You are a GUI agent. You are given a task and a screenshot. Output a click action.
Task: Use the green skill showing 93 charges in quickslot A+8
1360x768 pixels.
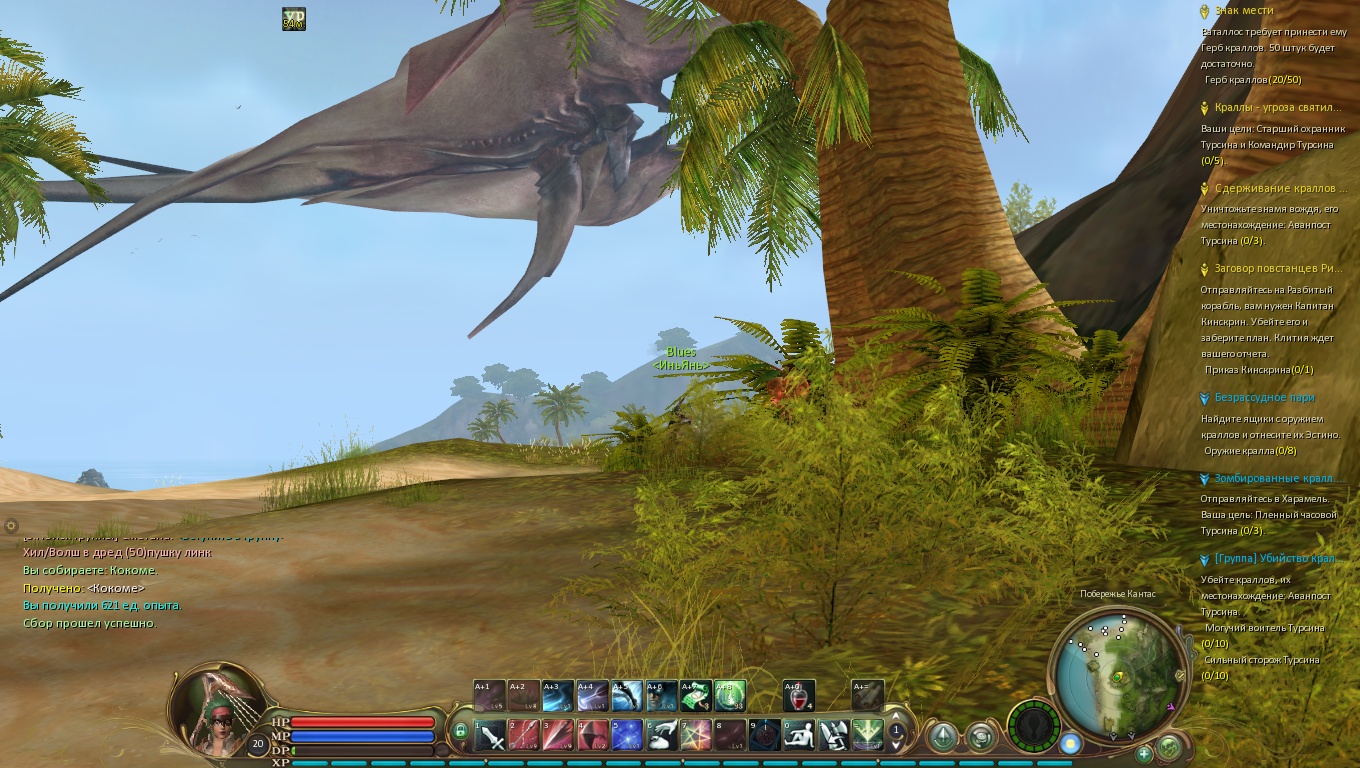(x=730, y=694)
